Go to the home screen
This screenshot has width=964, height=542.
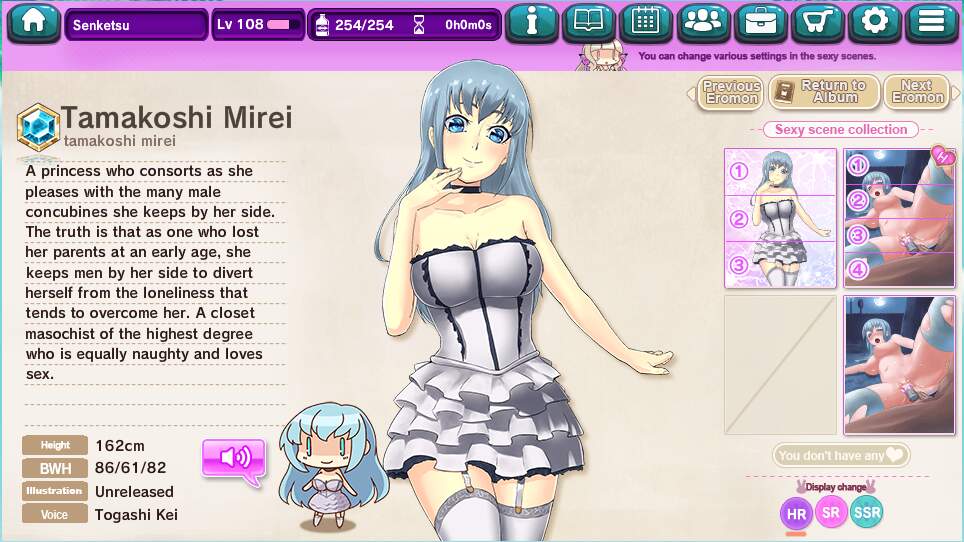click(34, 23)
